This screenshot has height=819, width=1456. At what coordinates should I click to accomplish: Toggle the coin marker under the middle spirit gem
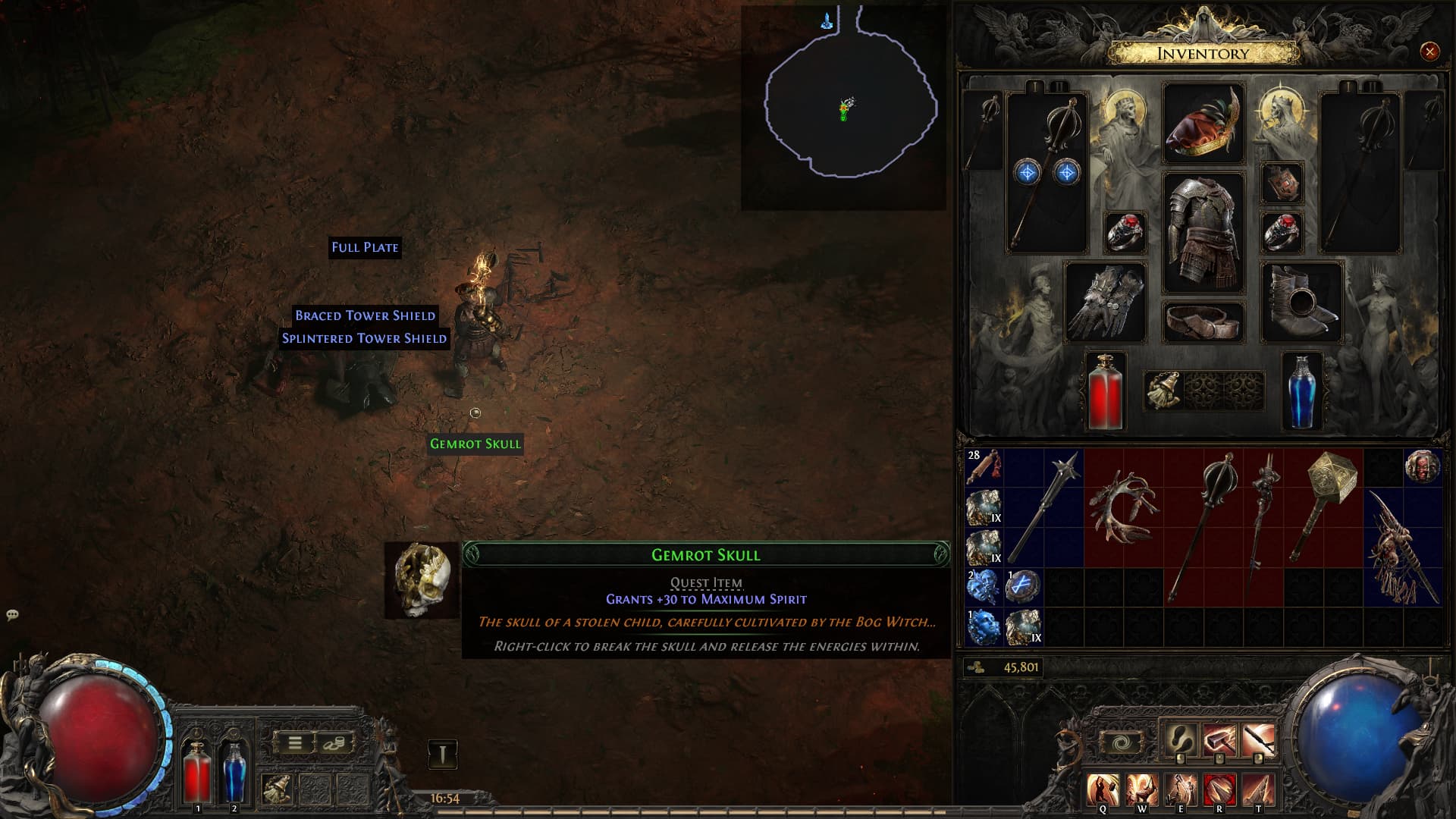(x=1219, y=759)
